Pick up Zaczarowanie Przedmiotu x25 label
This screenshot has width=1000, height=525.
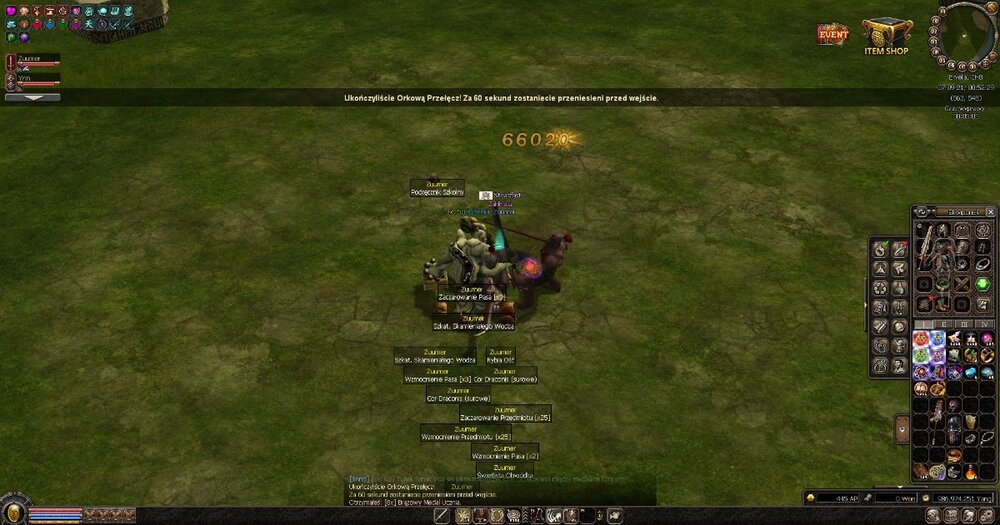[505, 417]
